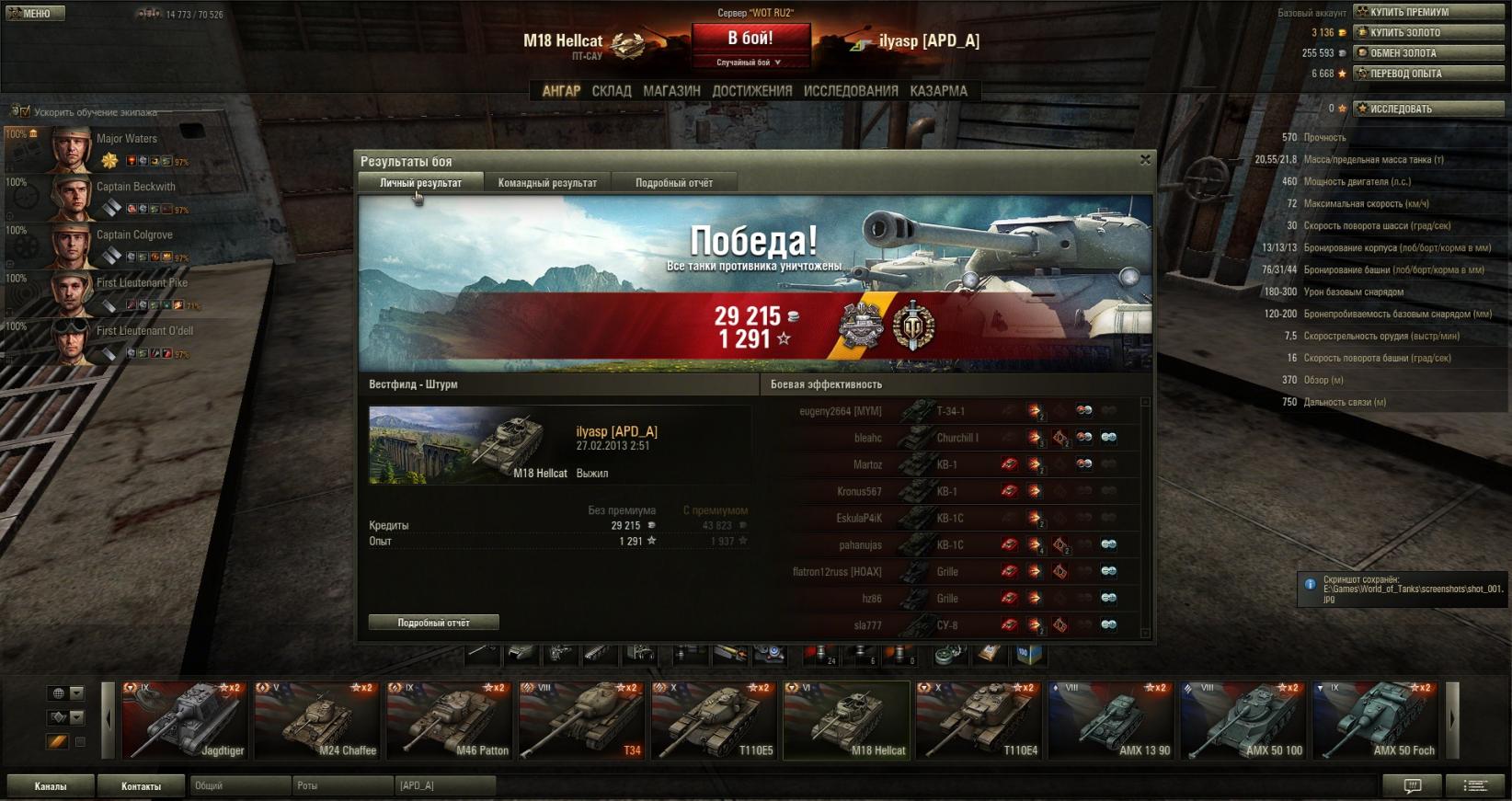Select the Личный результат tab

coord(420,183)
